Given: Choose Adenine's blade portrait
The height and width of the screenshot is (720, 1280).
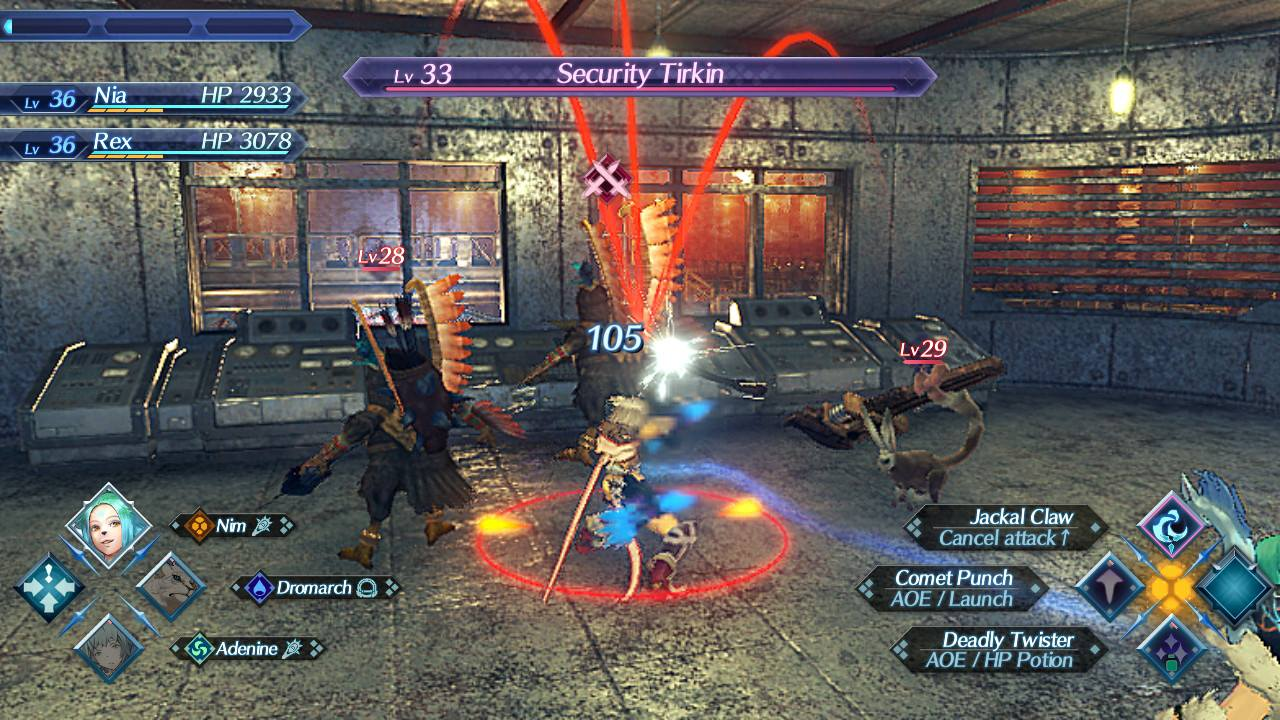Looking at the screenshot, I should (107, 648).
